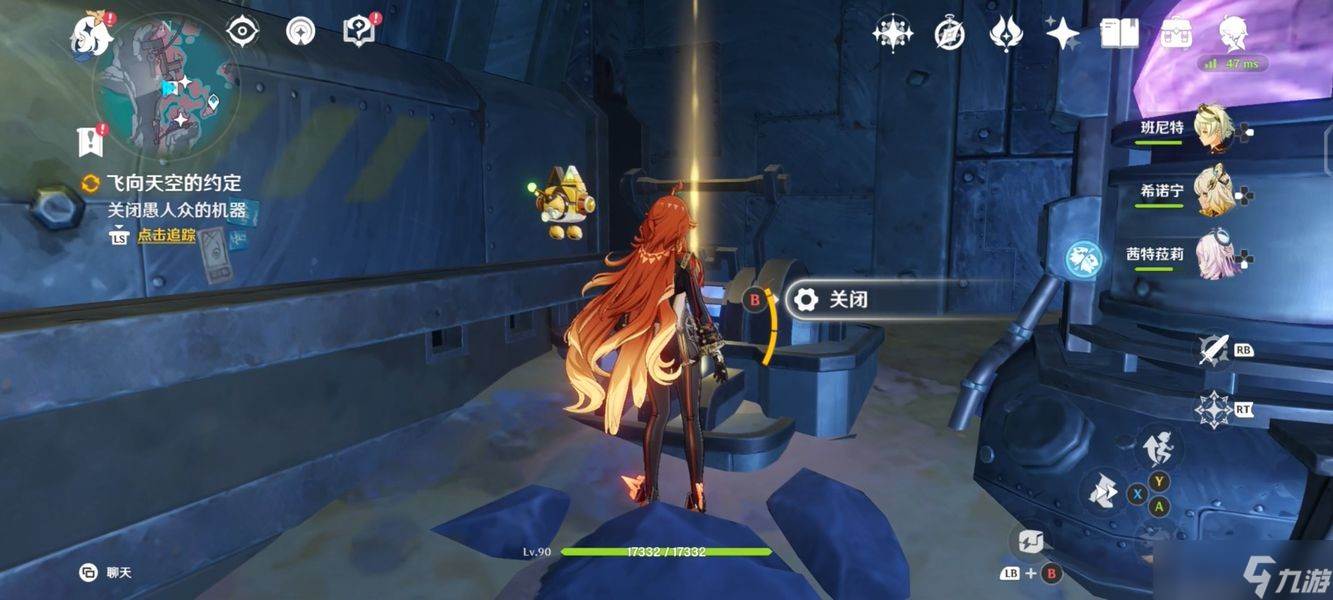The height and width of the screenshot is (600, 1333).
Task: Switch to party member 茜特菈莉
Action: click(1213, 254)
